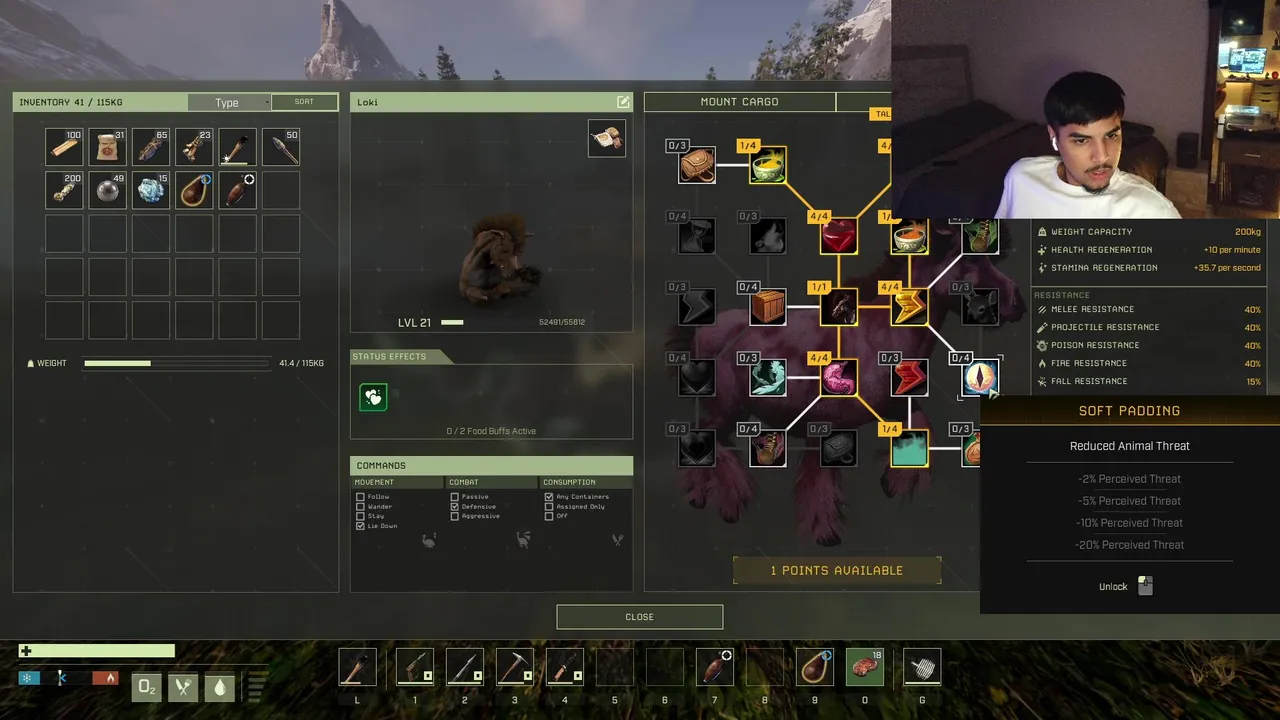This screenshot has height=720, width=1280.
Task: Sort the inventory items
Action: pyautogui.click(x=304, y=102)
